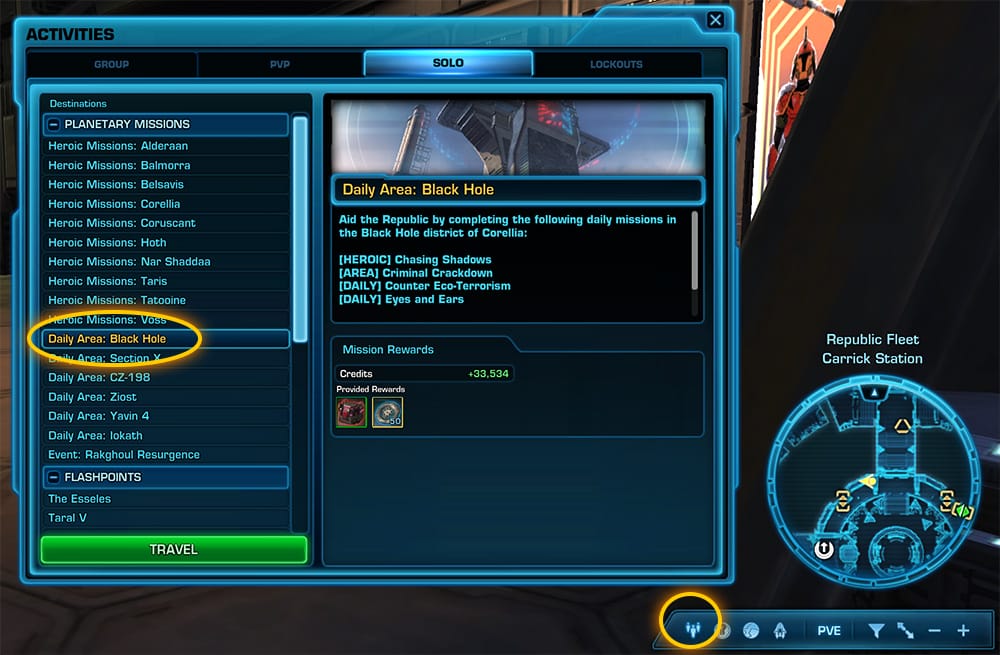Switch to the Group tab
The width and height of the screenshot is (1000, 655).
(111, 64)
